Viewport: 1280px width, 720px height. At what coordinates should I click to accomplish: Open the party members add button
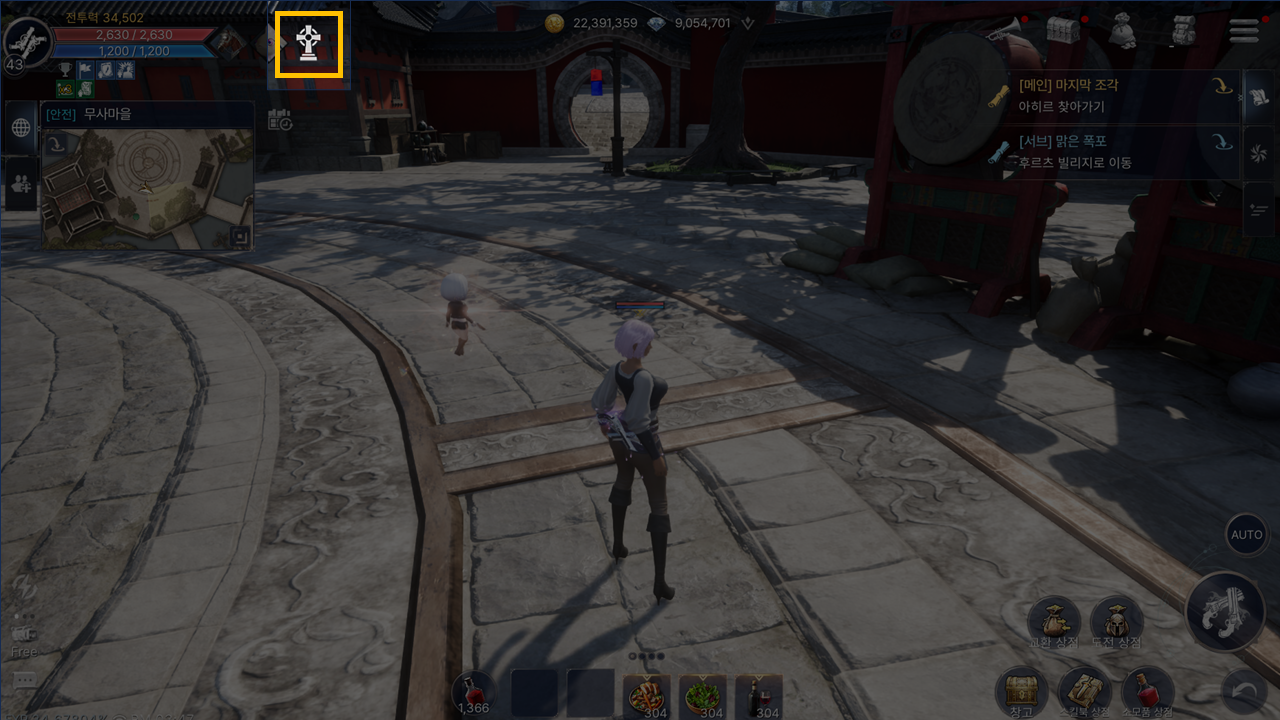pos(21,183)
